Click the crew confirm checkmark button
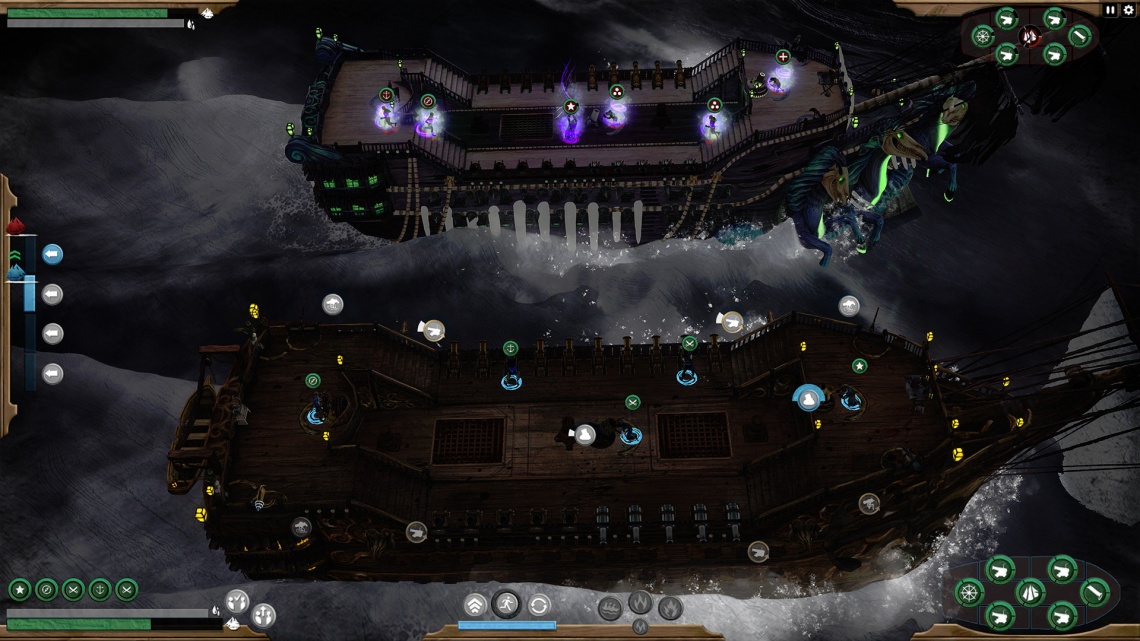Viewport: 1140px width, 641px height. (237, 601)
